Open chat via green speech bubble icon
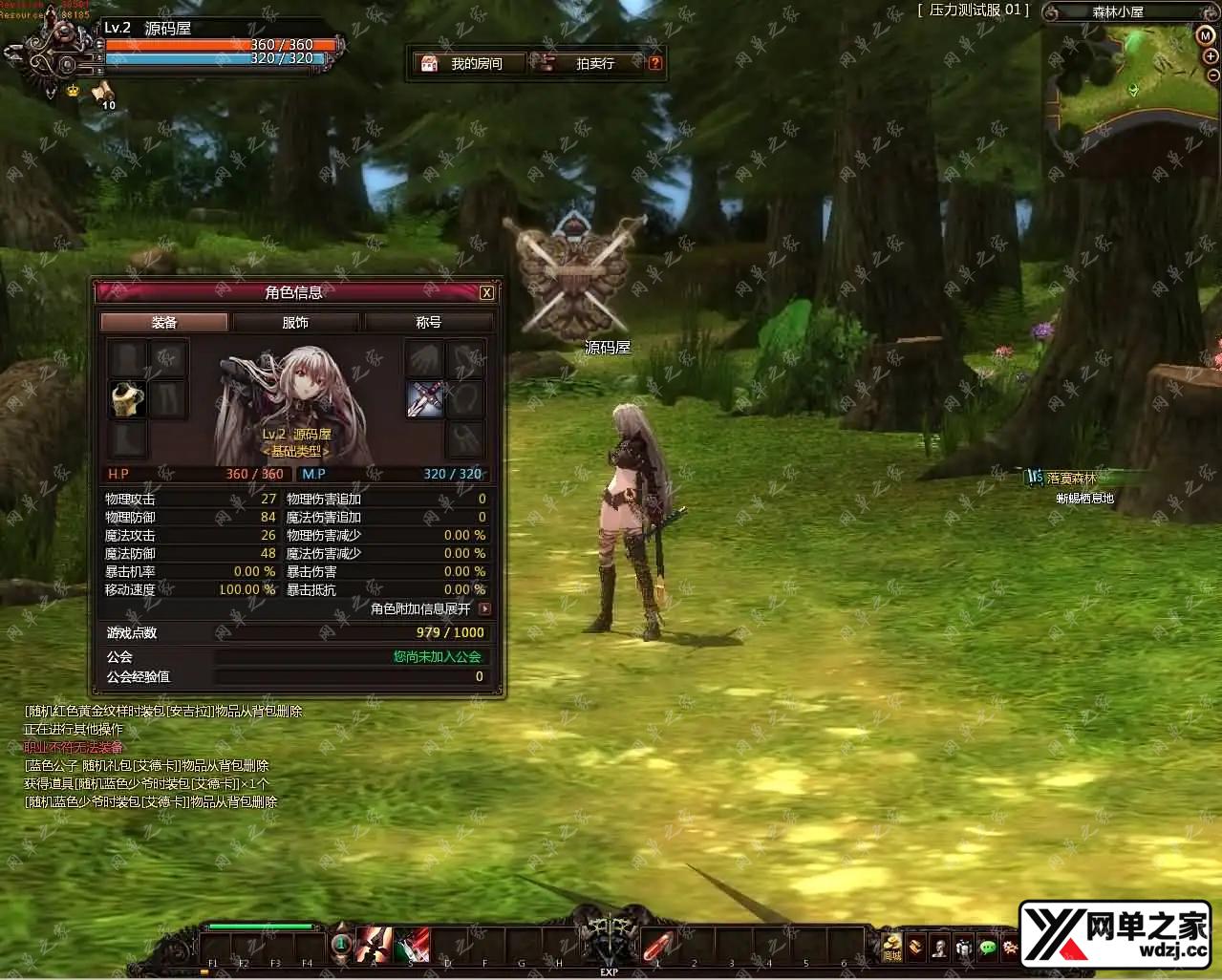The image size is (1222, 980). point(988,948)
